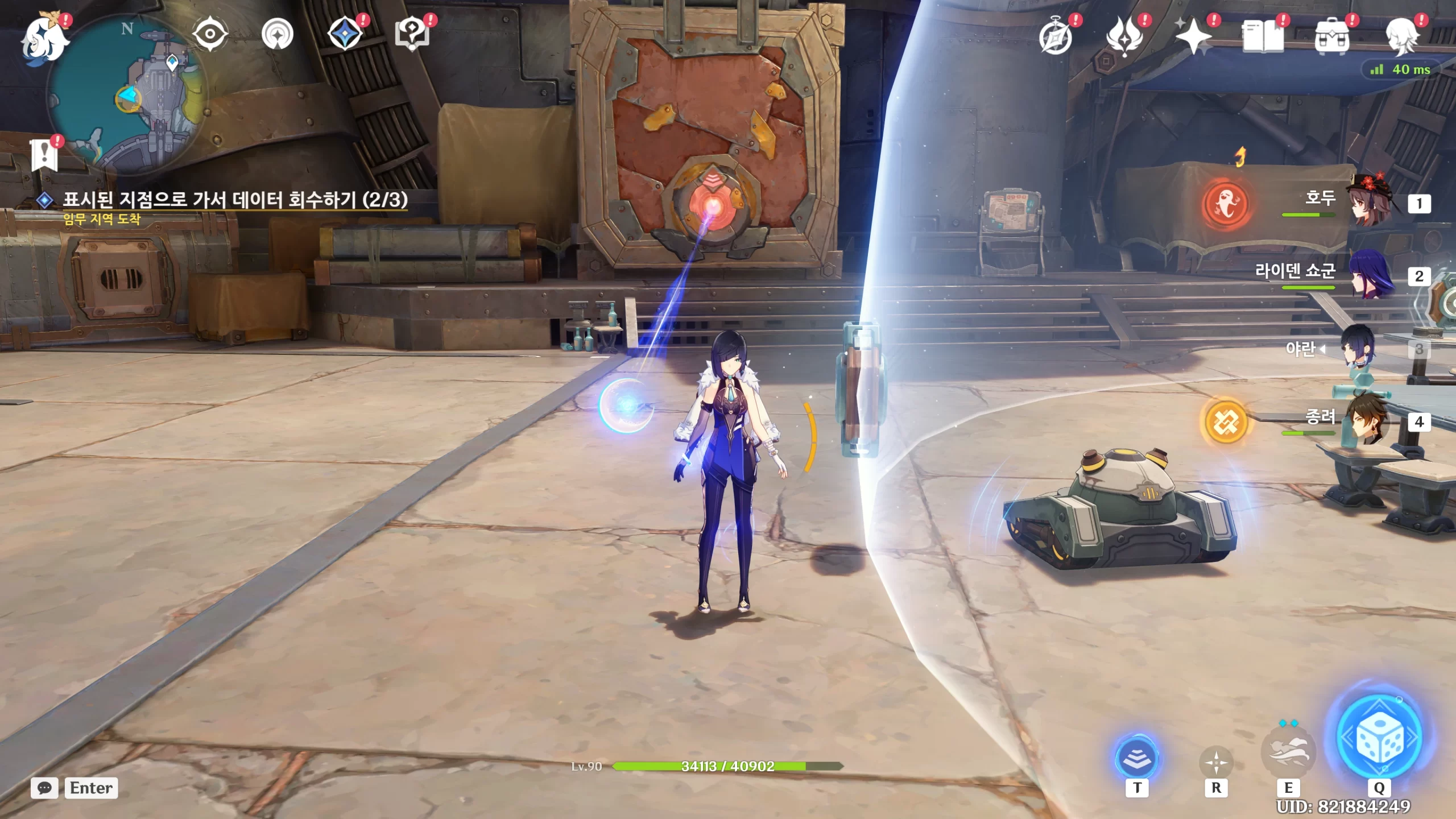Open the quest log exclamation banner
Image resolution: width=1456 pixels, height=819 pixels.
click(x=44, y=155)
